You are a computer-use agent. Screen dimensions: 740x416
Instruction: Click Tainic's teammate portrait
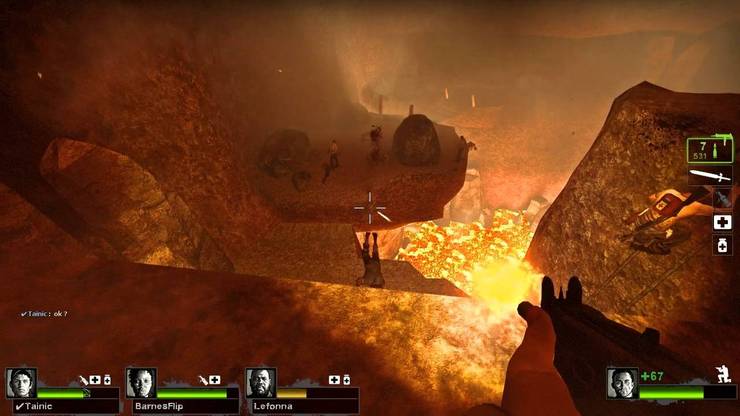click(21, 382)
